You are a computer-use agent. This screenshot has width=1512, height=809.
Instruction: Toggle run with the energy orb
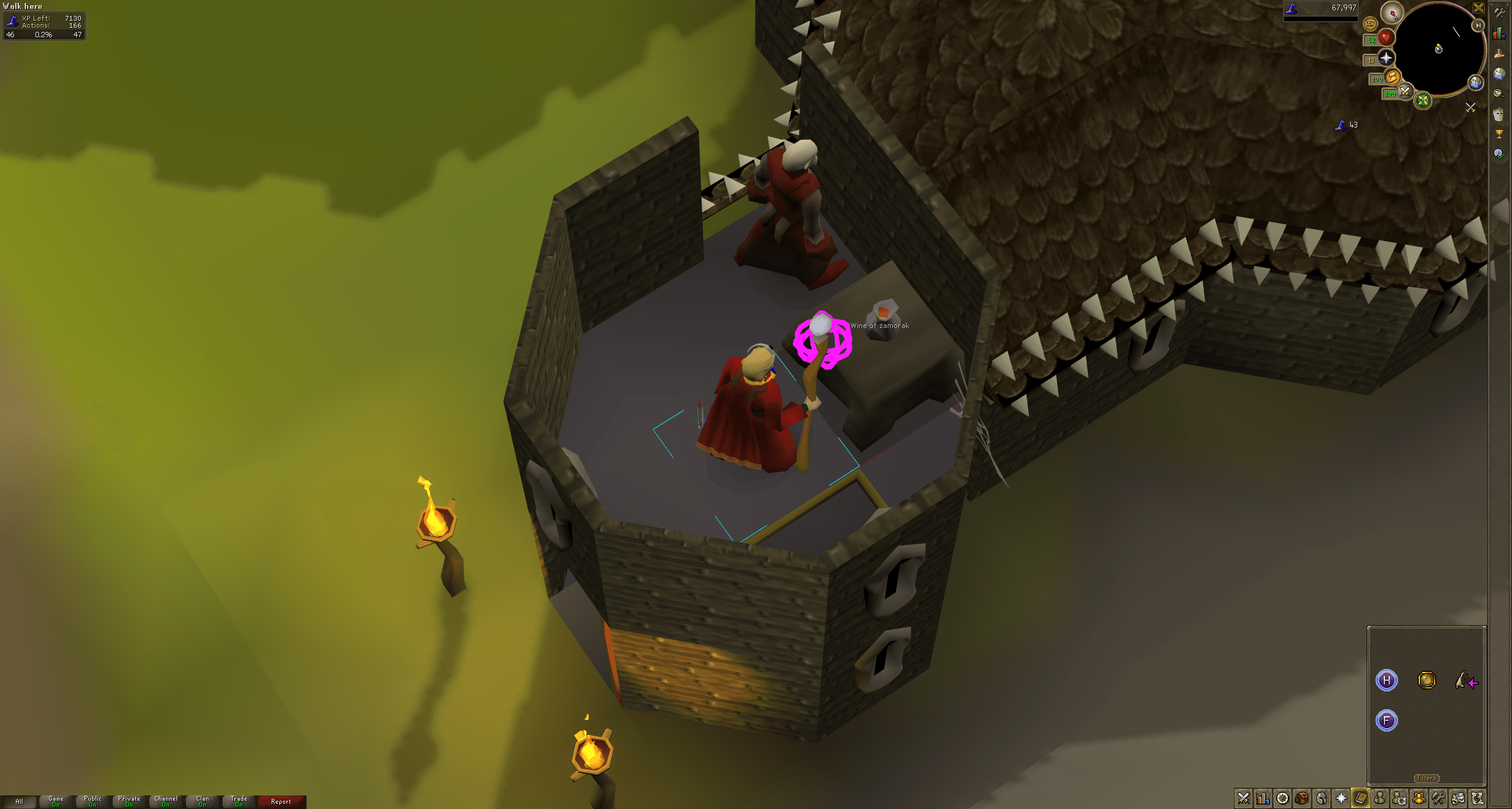pyautogui.click(x=1392, y=79)
